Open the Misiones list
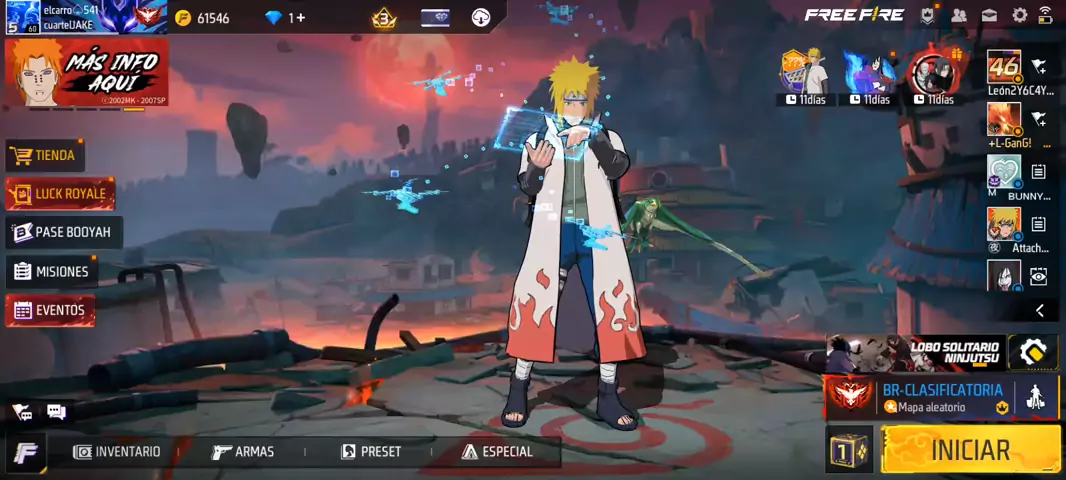 [52, 271]
